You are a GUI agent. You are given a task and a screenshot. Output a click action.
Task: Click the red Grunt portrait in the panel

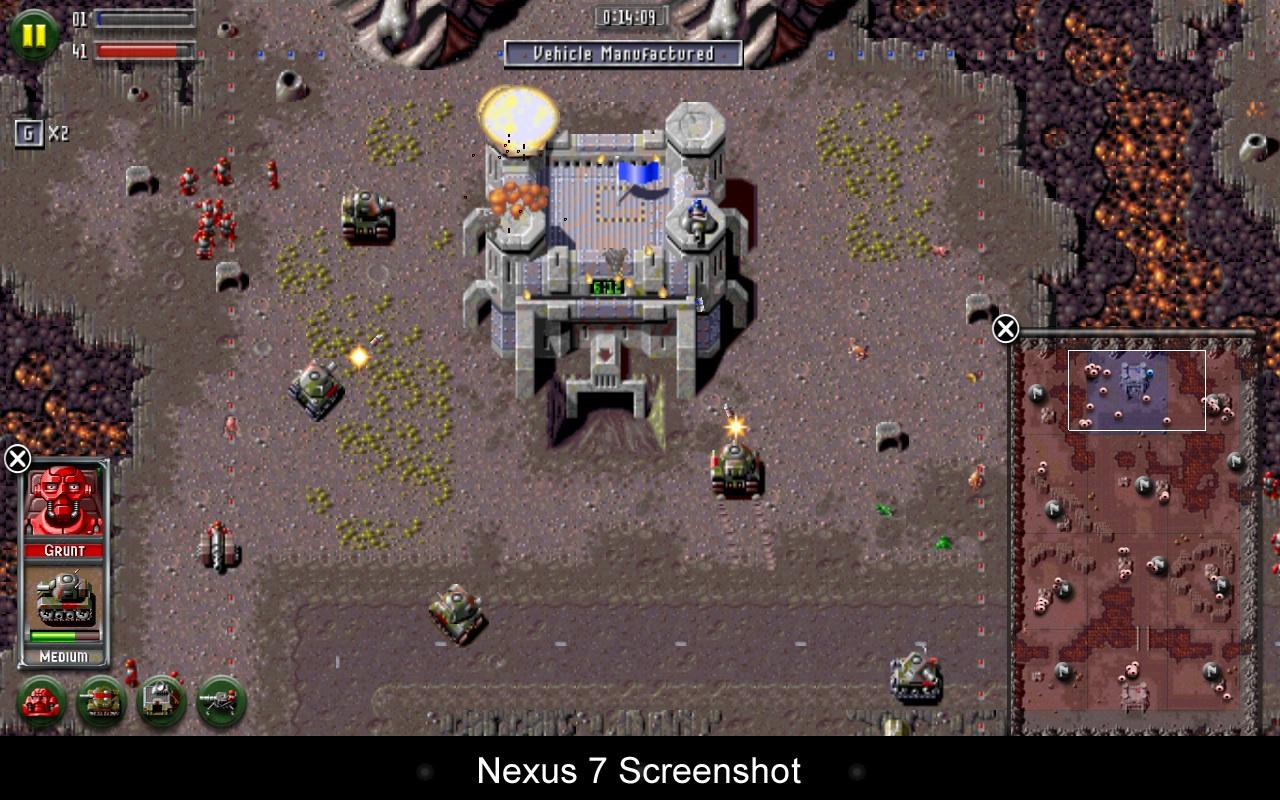(x=65, y=500)
